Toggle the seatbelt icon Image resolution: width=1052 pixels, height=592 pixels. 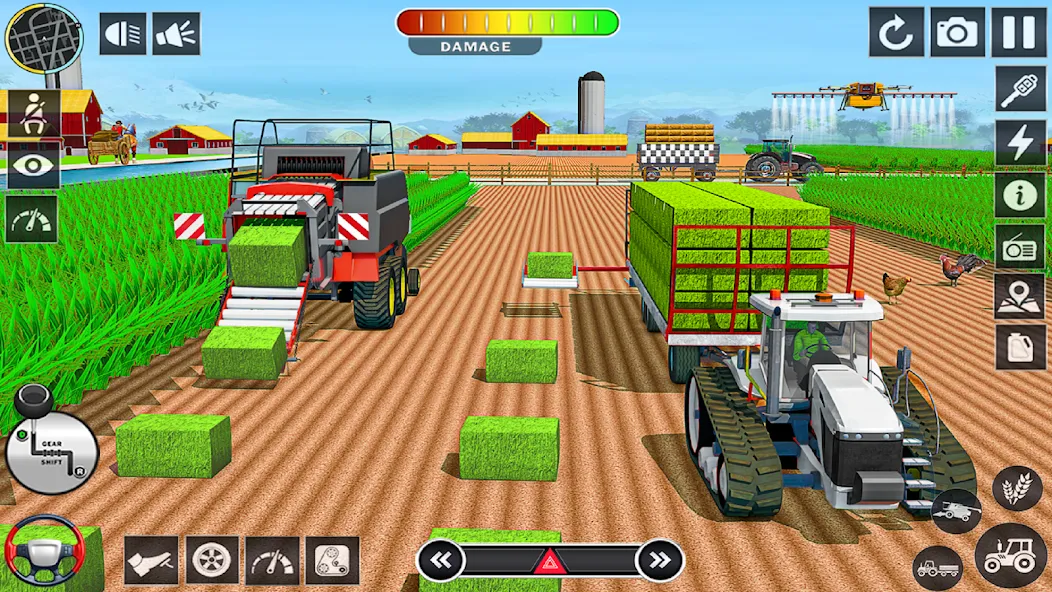coord(33,114)
